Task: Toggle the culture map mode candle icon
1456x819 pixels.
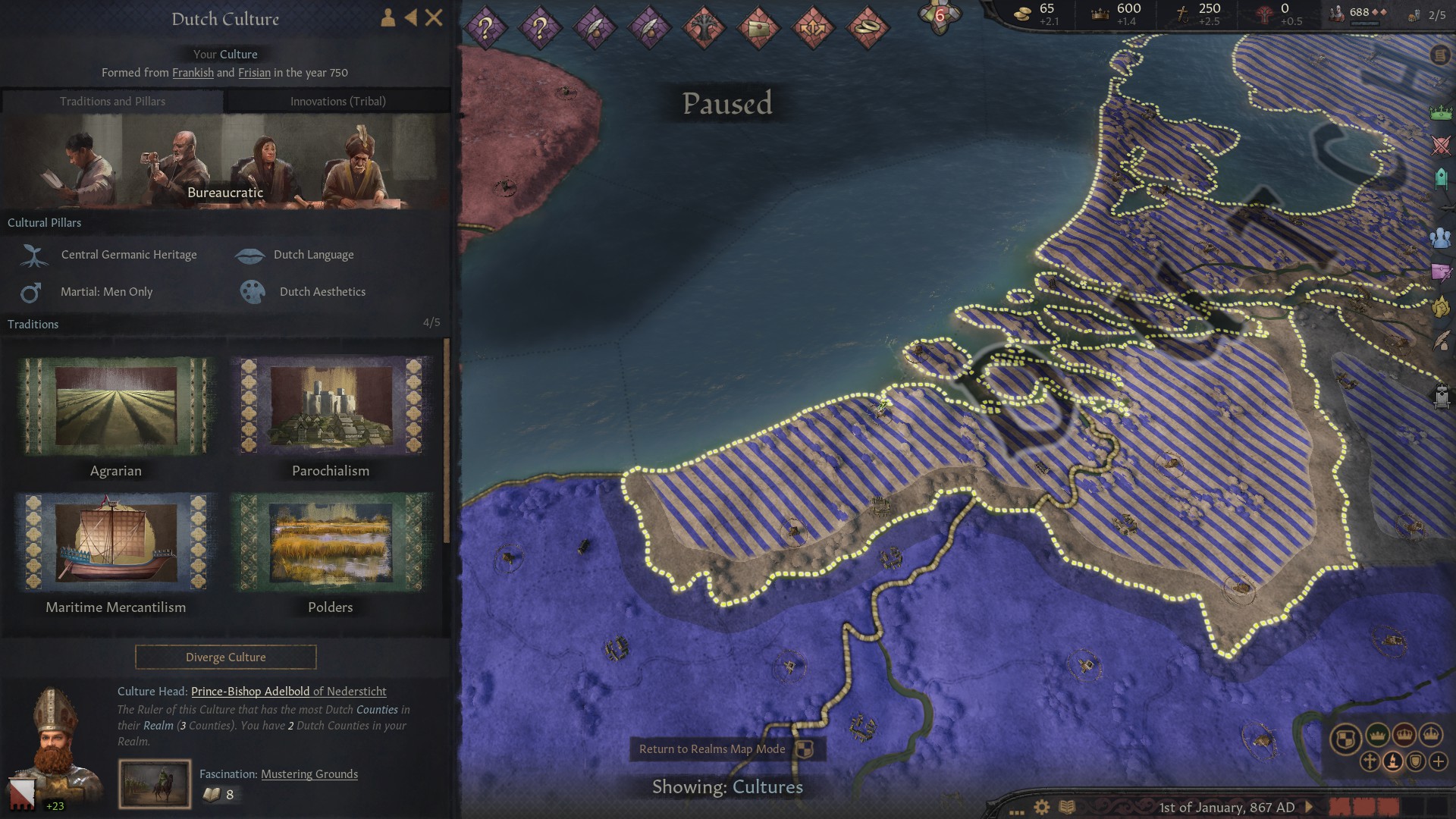Action: [x=1393, y=761]
